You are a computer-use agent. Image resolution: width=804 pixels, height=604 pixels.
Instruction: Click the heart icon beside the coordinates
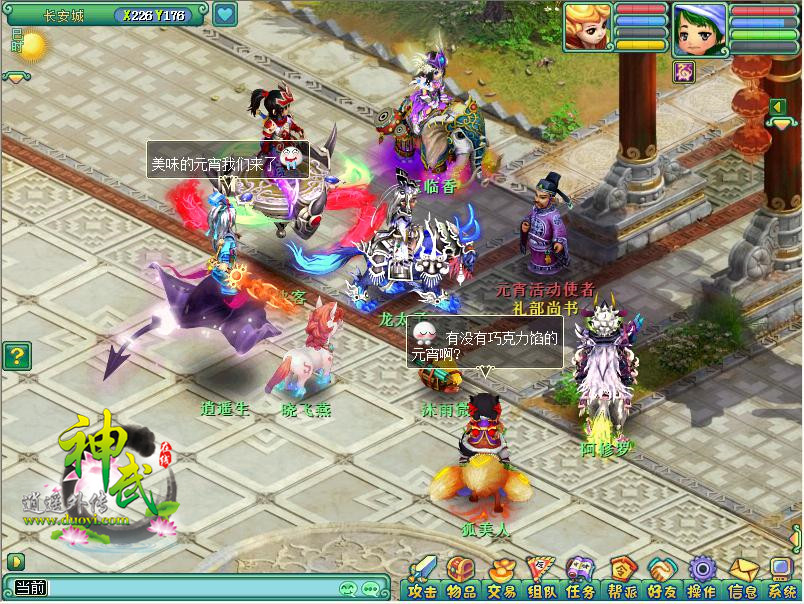pyautogui.click(x=224, y=15)
